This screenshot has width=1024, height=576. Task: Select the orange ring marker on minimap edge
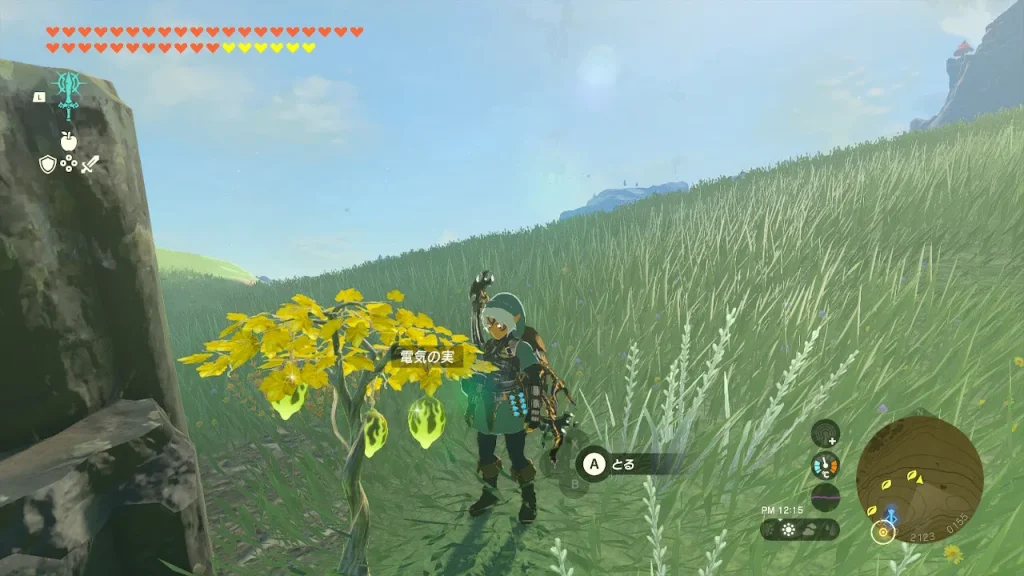882,533
